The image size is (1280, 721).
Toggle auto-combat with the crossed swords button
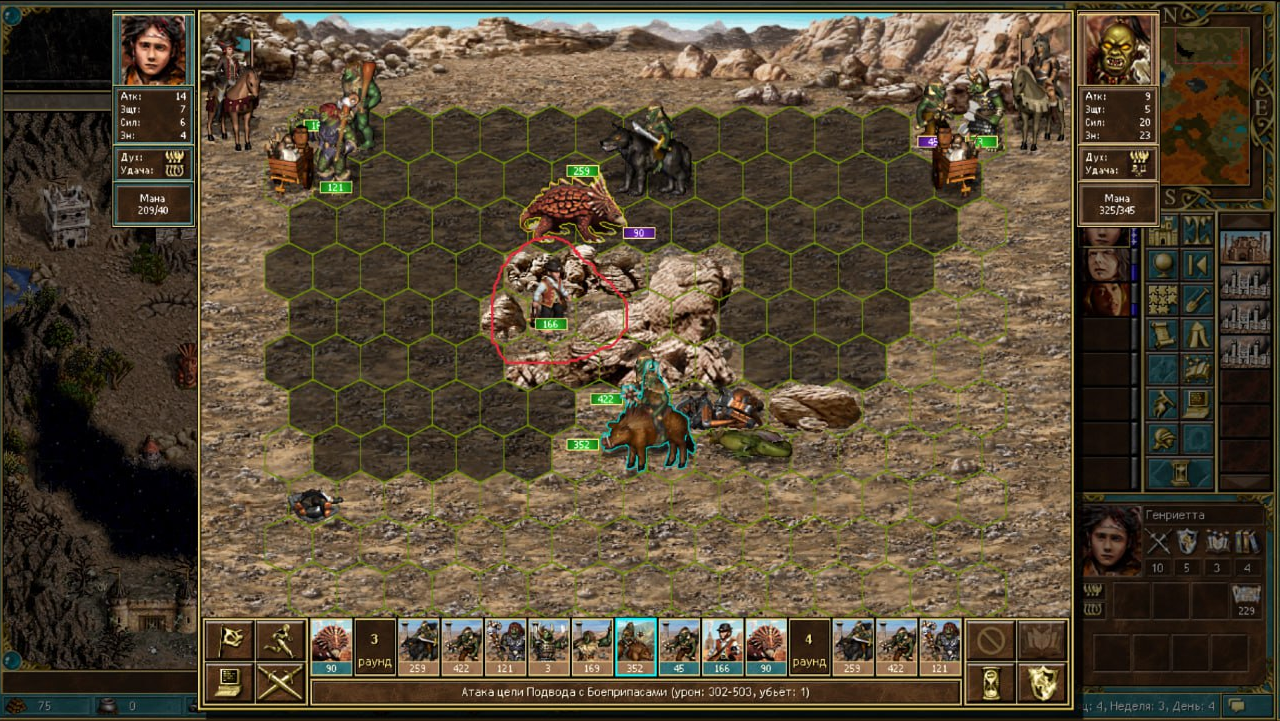point(279,683)
